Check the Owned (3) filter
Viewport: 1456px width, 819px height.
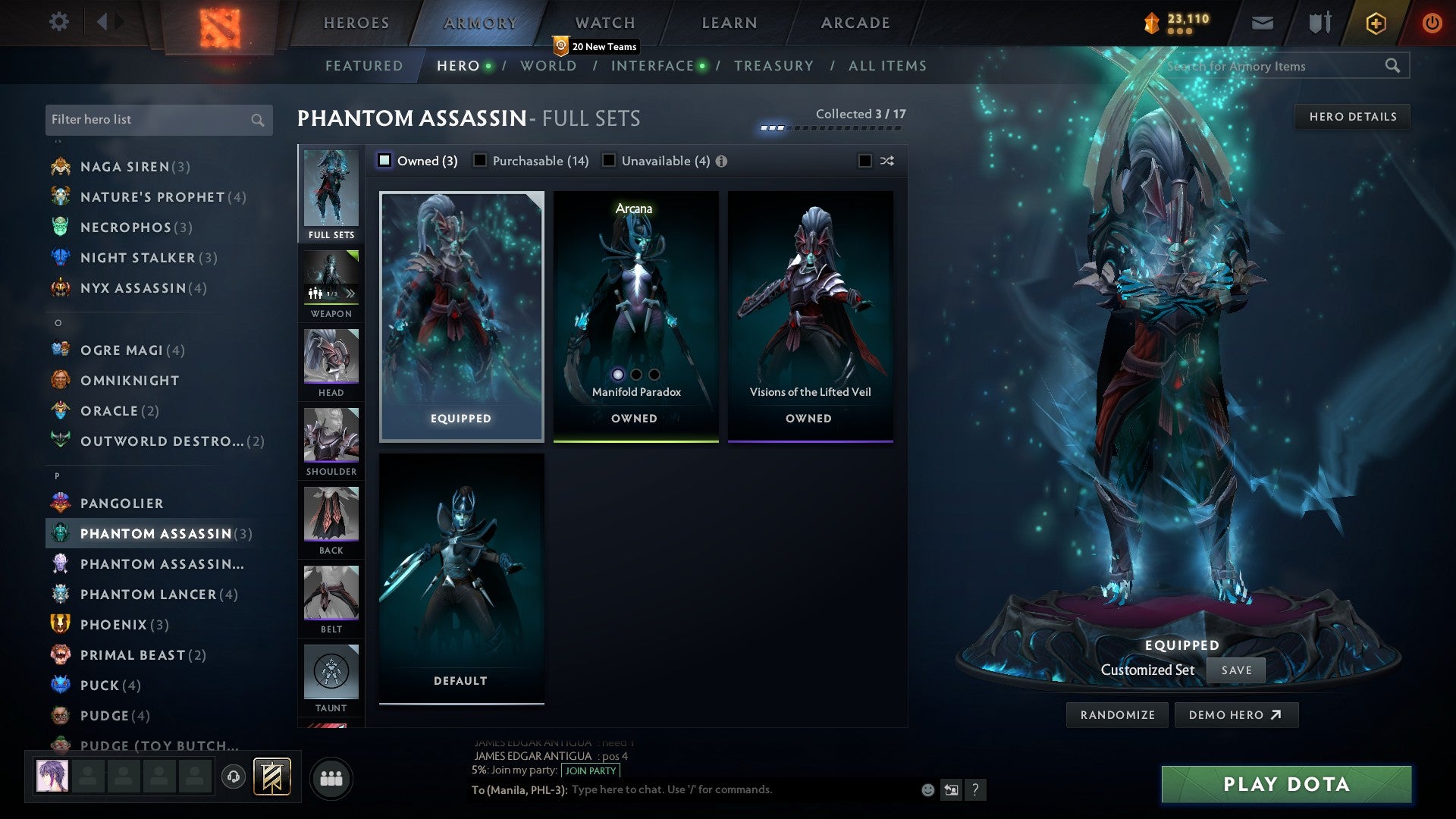pos(385,161)
